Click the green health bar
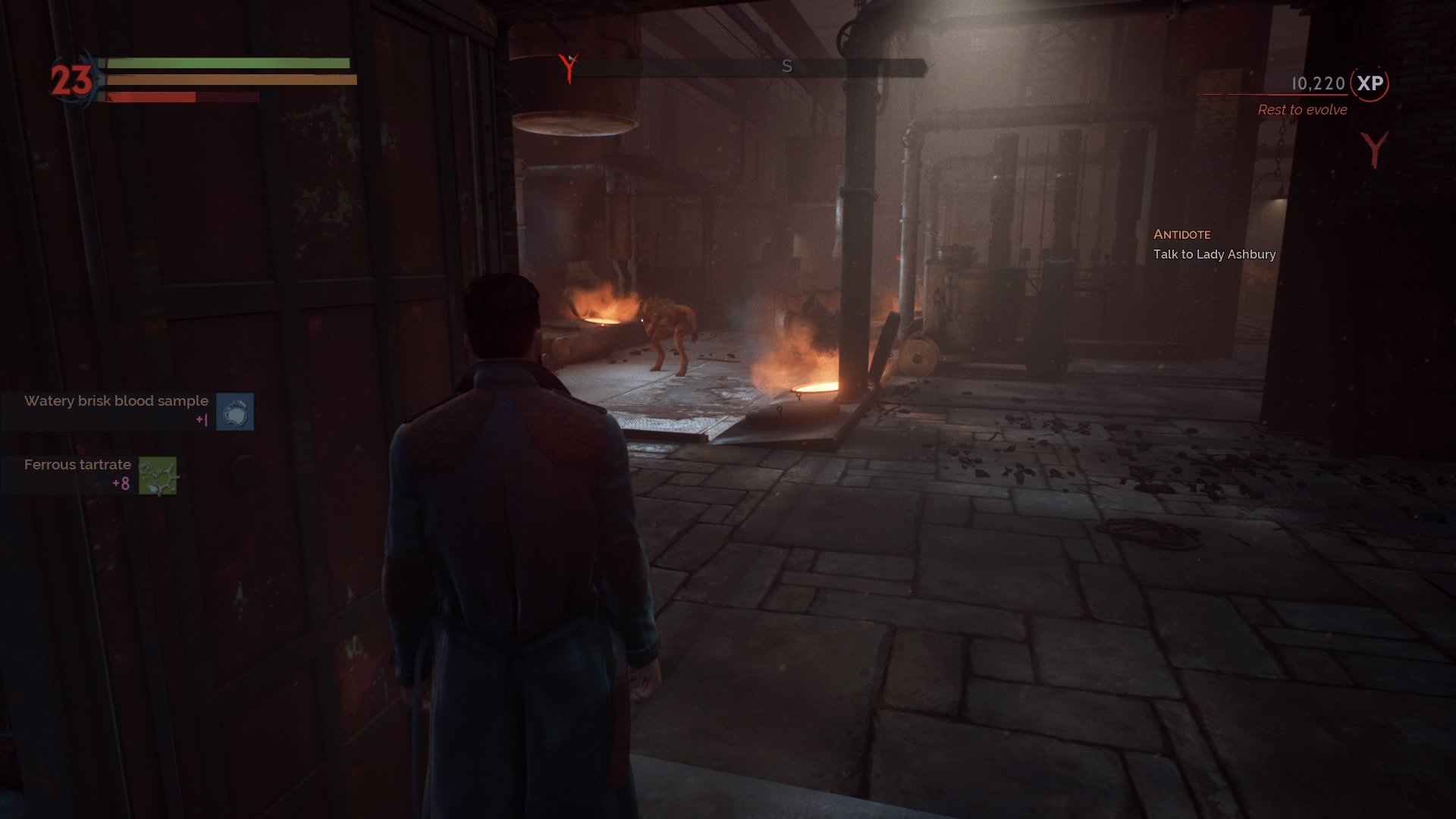 tap(227, 62)
